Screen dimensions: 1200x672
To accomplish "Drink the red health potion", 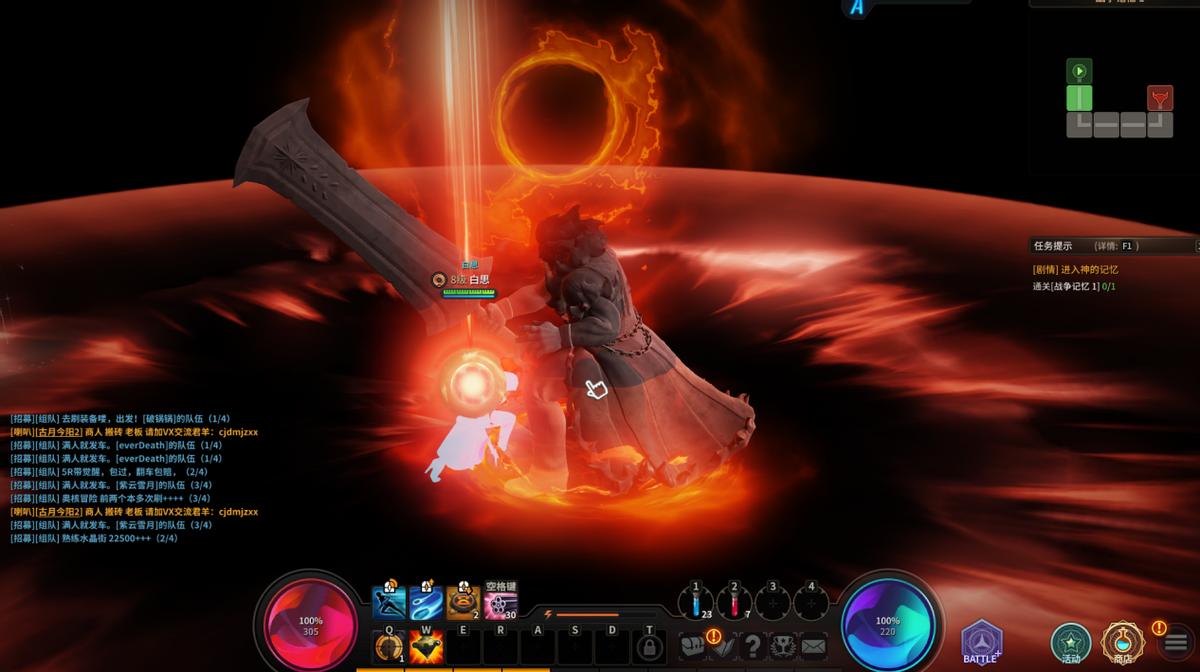I will click(x=734, y=603).
